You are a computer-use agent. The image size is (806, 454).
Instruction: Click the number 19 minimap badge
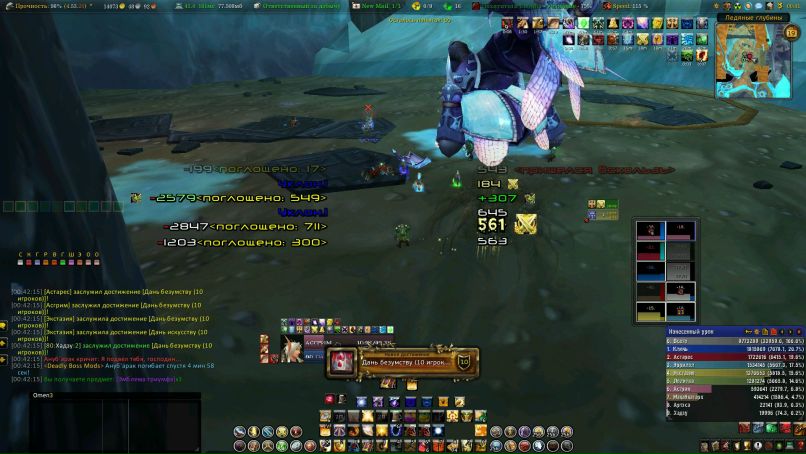(790, 32)
